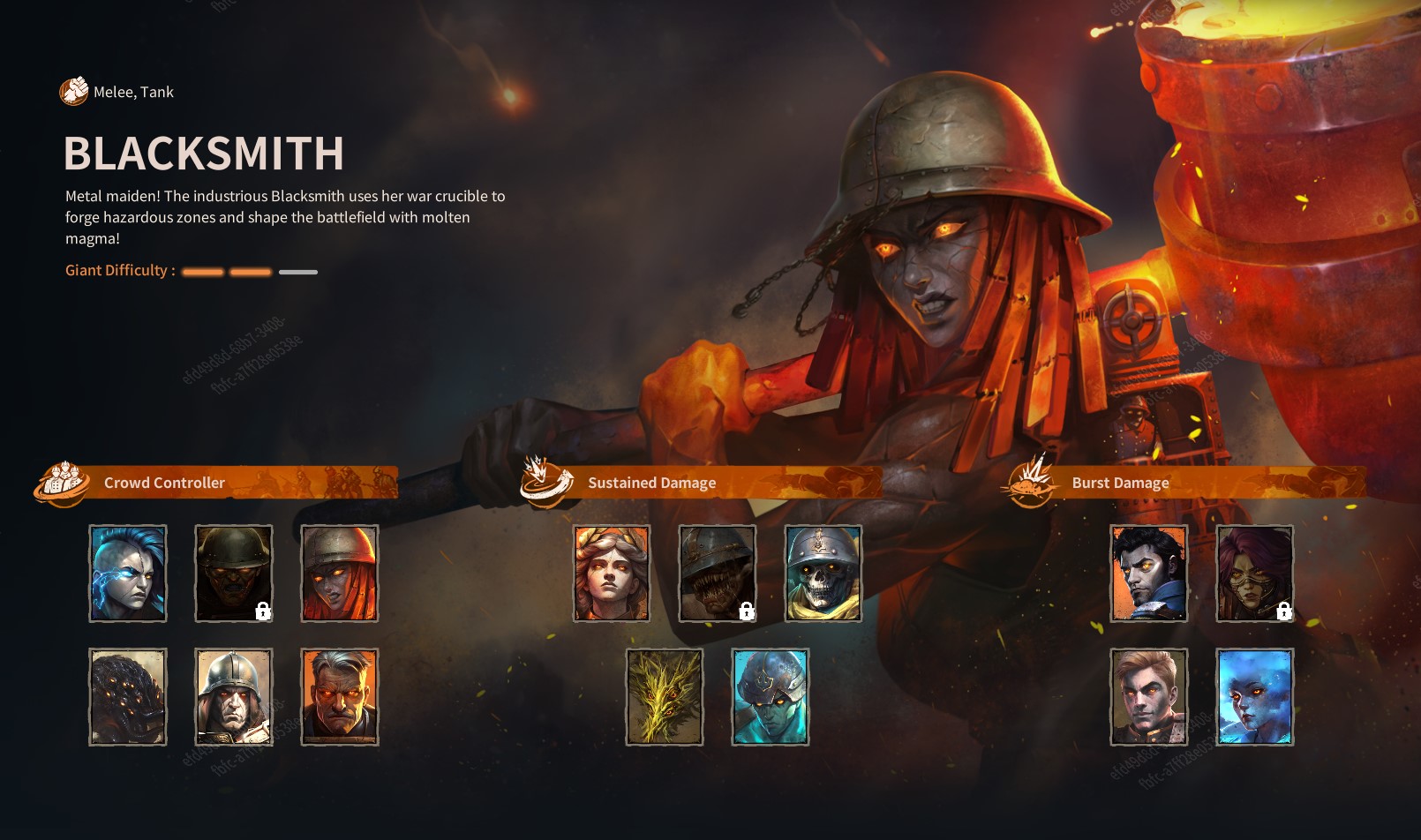Screen dimensions: 1421x840
Task: Open the locked fanged monster under Sustained Damage
Action: (718, 573)
